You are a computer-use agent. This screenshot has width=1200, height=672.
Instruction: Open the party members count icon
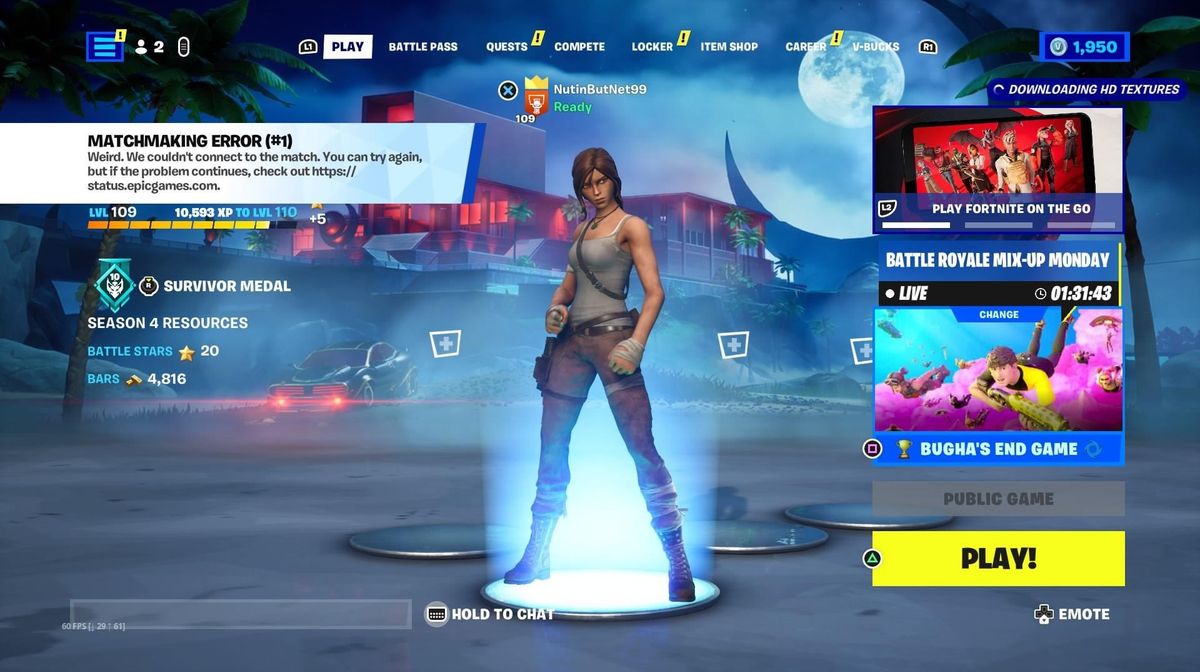pos(149,47)
